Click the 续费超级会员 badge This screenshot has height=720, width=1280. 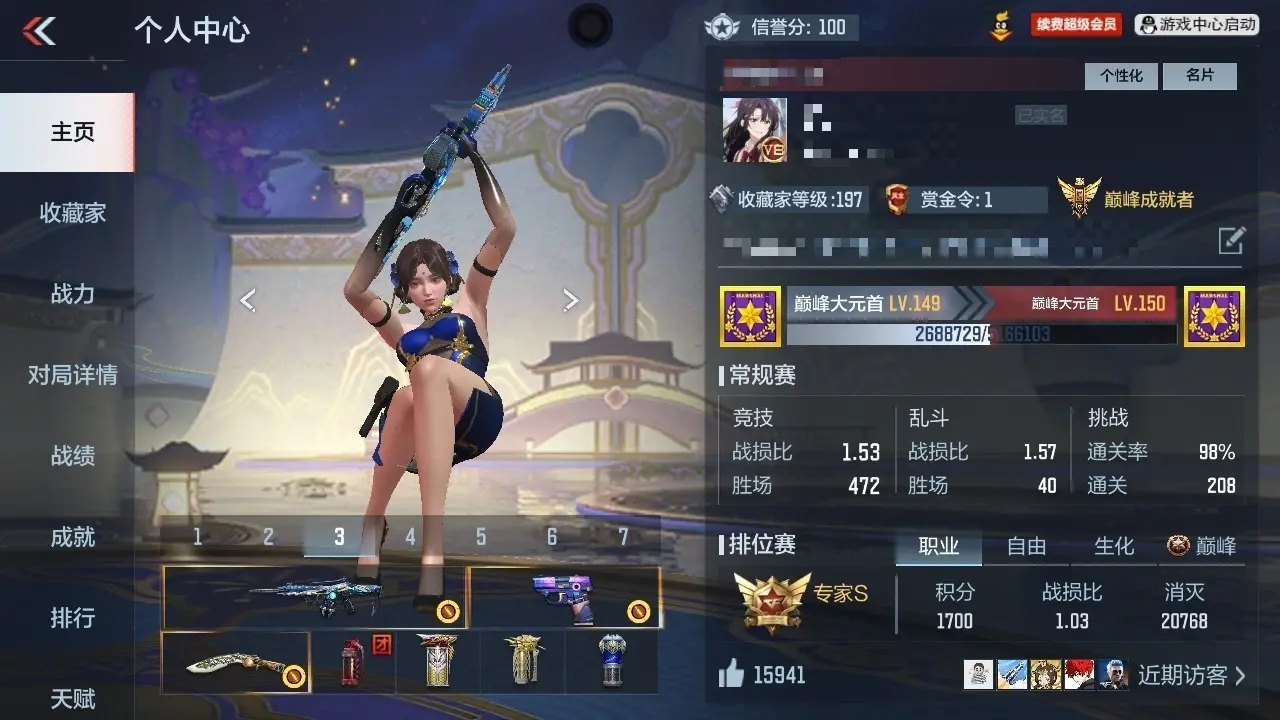click(1075, 25)
